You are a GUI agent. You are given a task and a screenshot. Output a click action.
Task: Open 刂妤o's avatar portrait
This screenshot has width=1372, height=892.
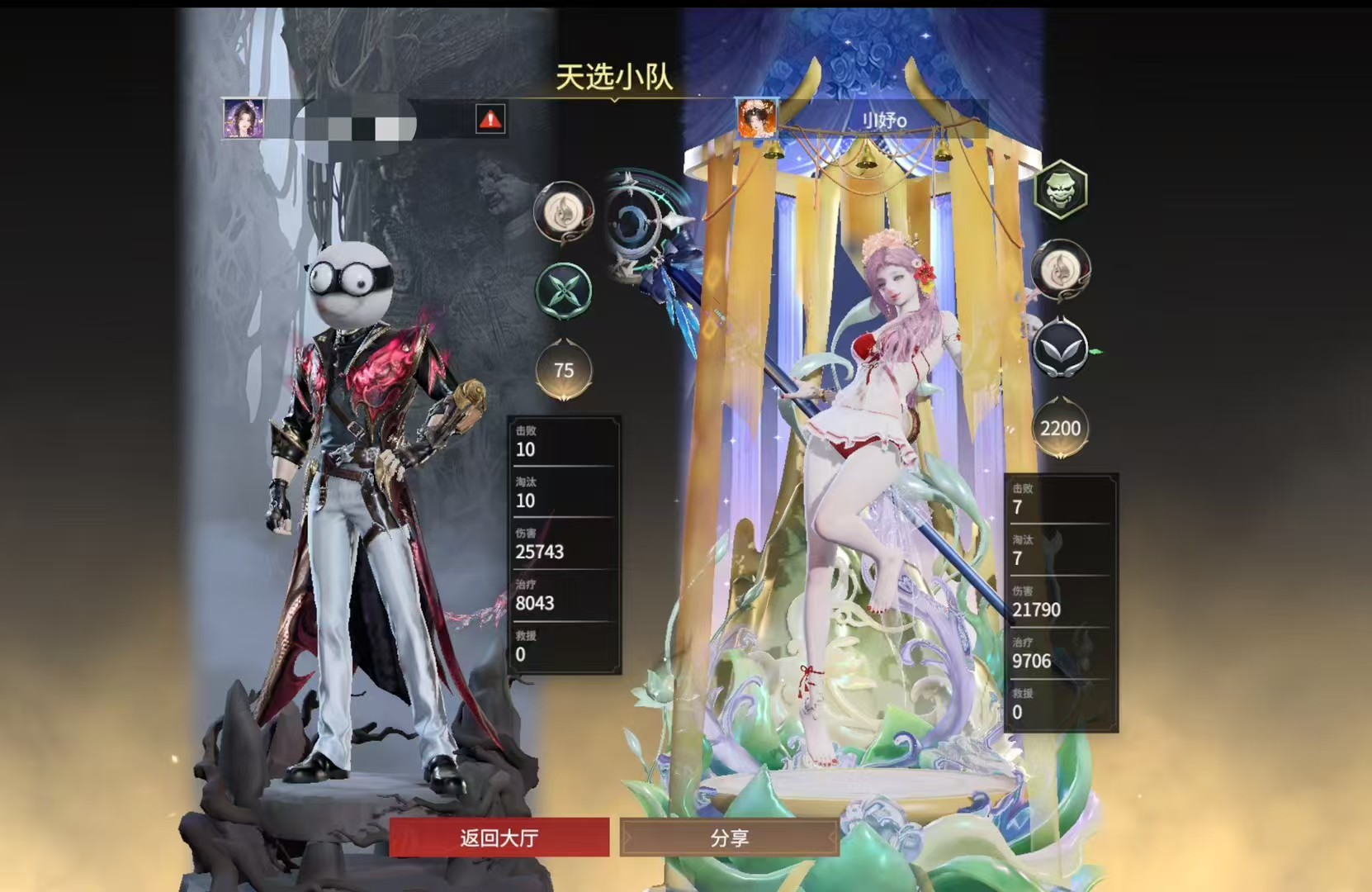(758, 118)
